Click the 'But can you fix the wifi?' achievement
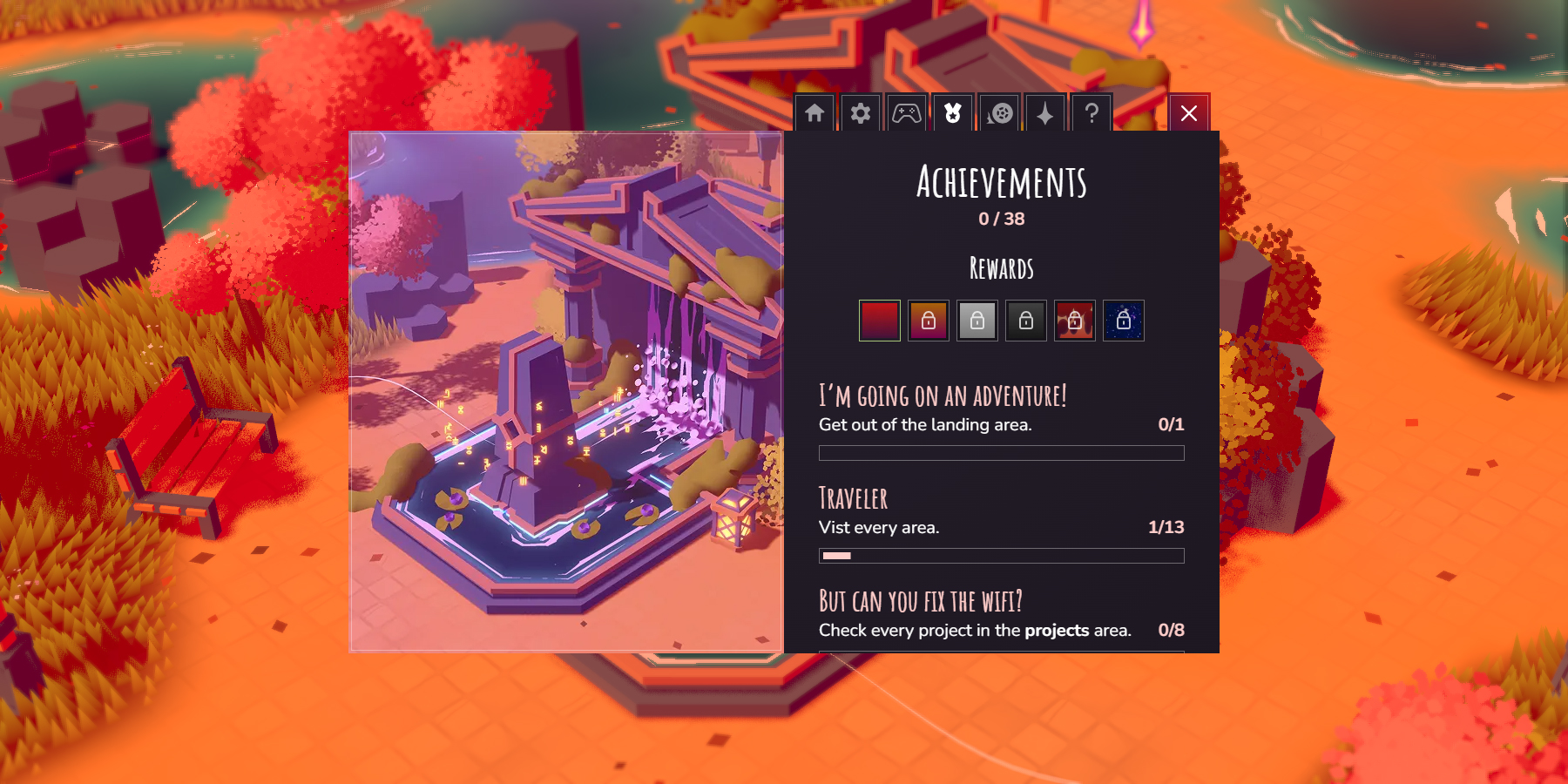This screenshot has width=1568, height=784. (x=921, y=601)
